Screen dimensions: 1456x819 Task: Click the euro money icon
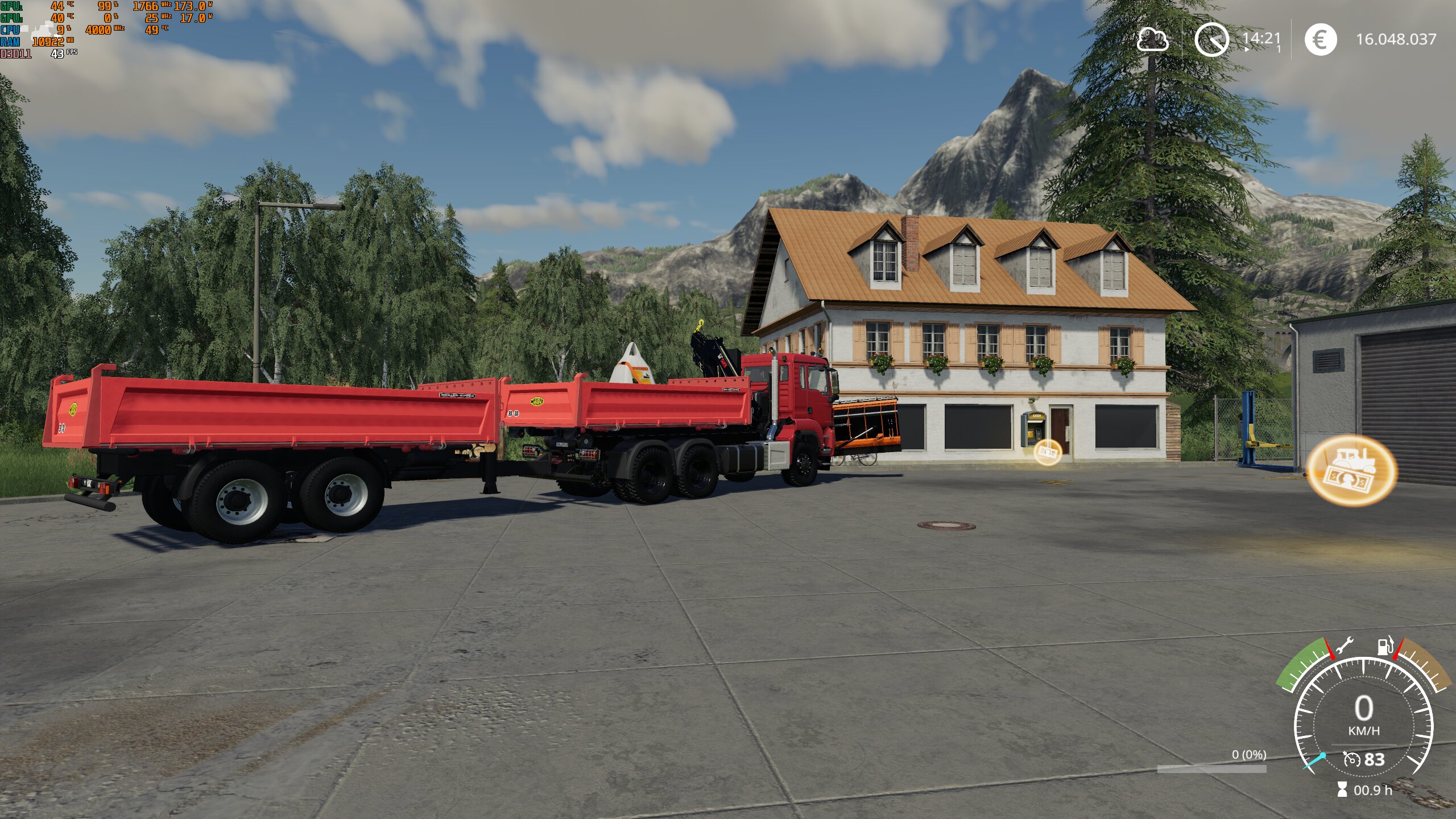tap(1320, 39)
